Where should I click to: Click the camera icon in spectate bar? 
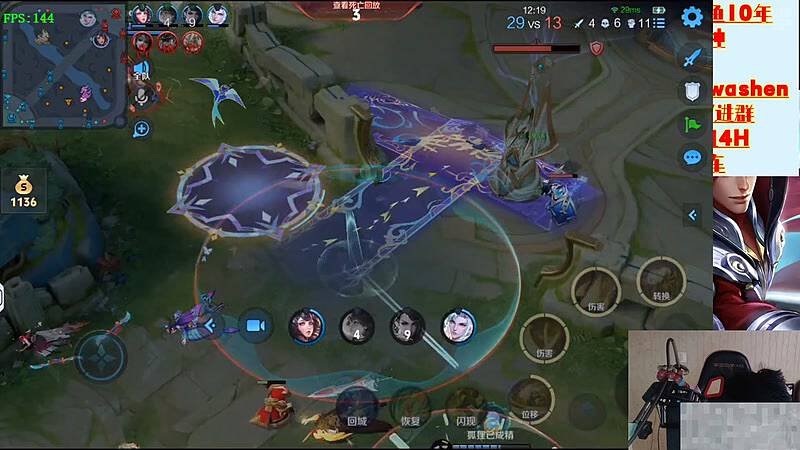256,325
